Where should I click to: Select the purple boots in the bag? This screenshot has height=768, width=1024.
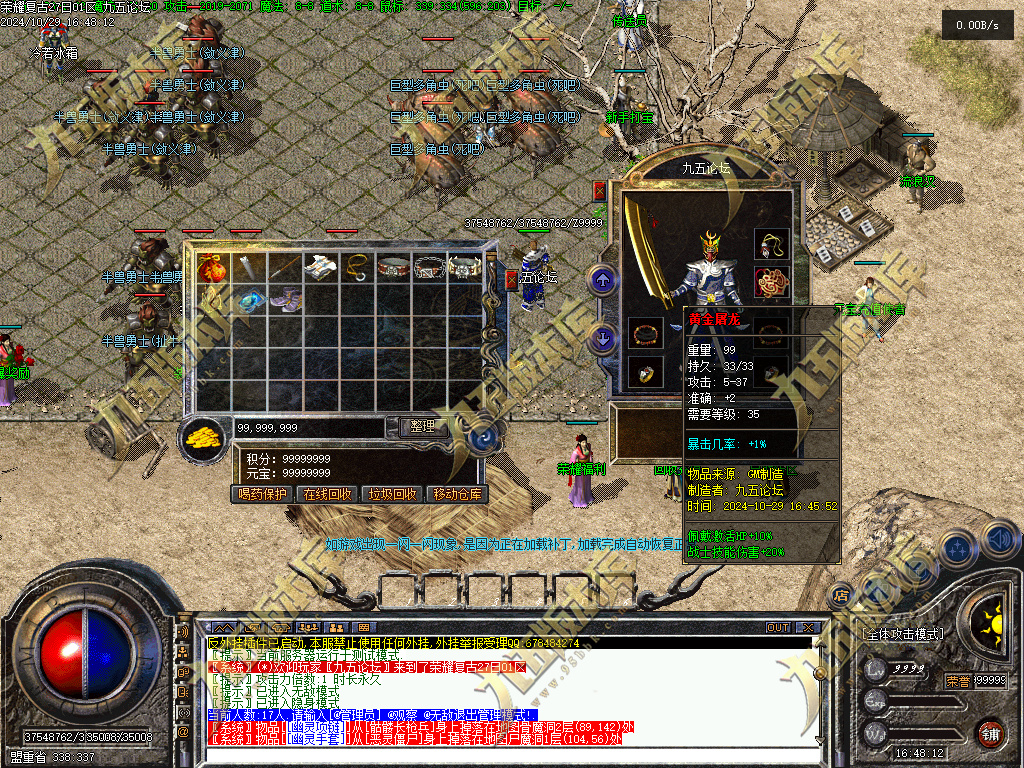[x=284, y=299]
